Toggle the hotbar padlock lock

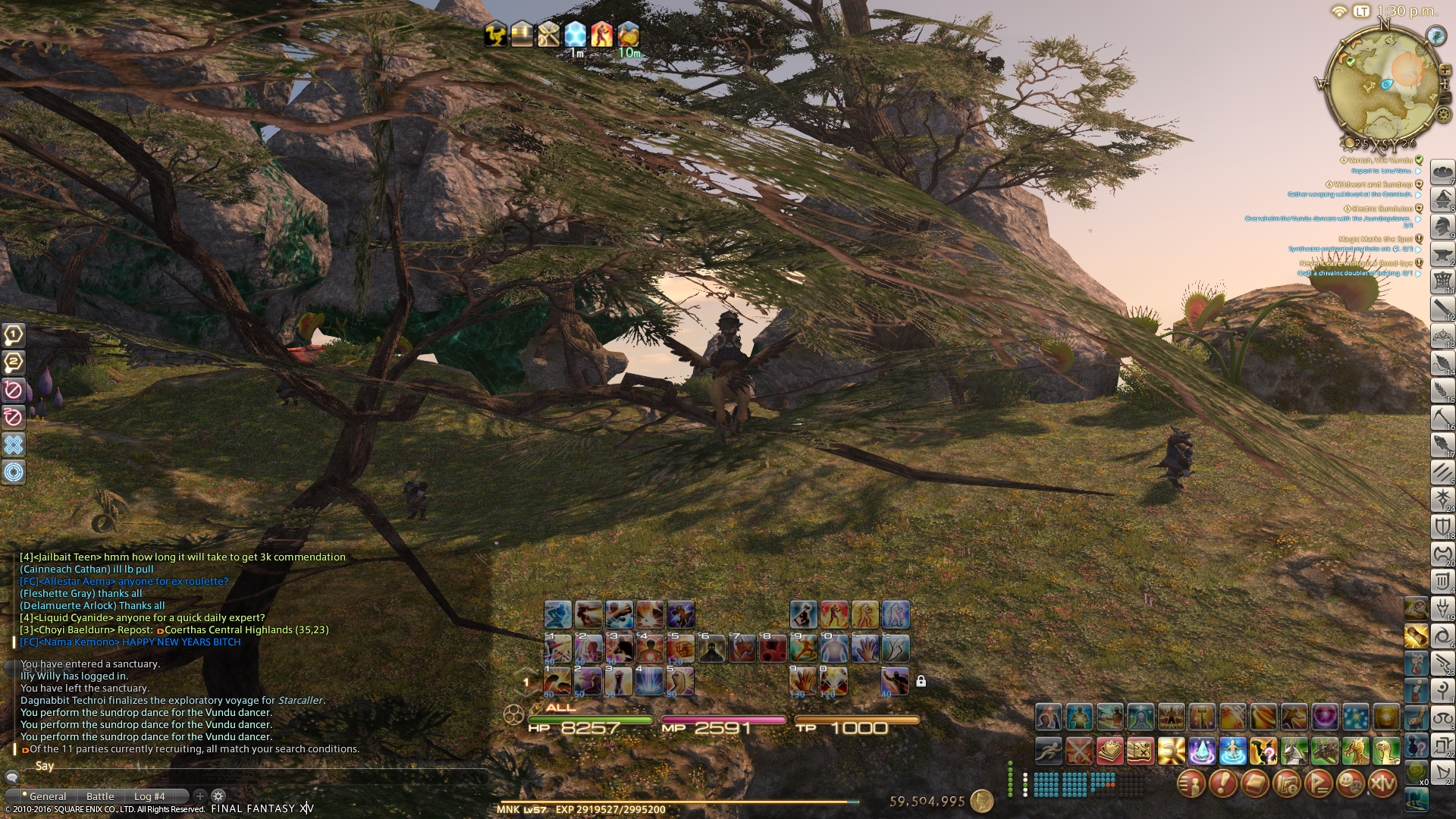pos(921,681)
